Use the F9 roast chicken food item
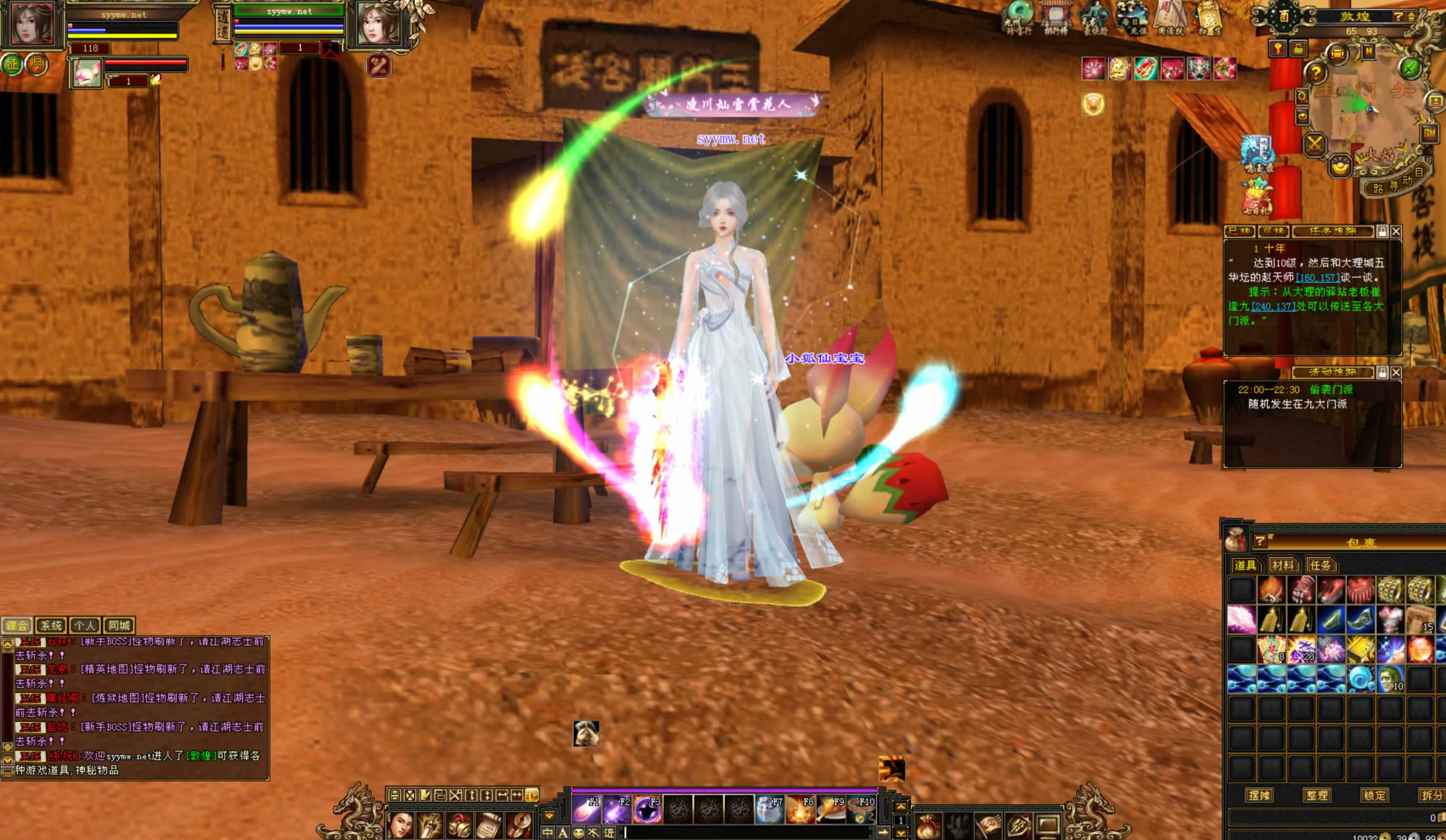Screen dimensions: 1446x840 [830, 809]
